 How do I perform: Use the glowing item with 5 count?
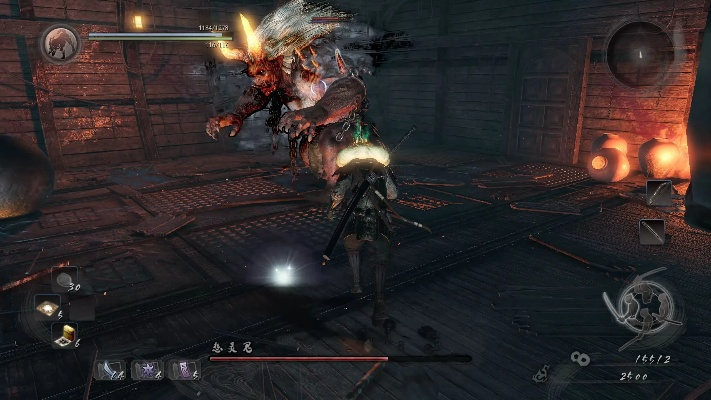coord(47,307)
